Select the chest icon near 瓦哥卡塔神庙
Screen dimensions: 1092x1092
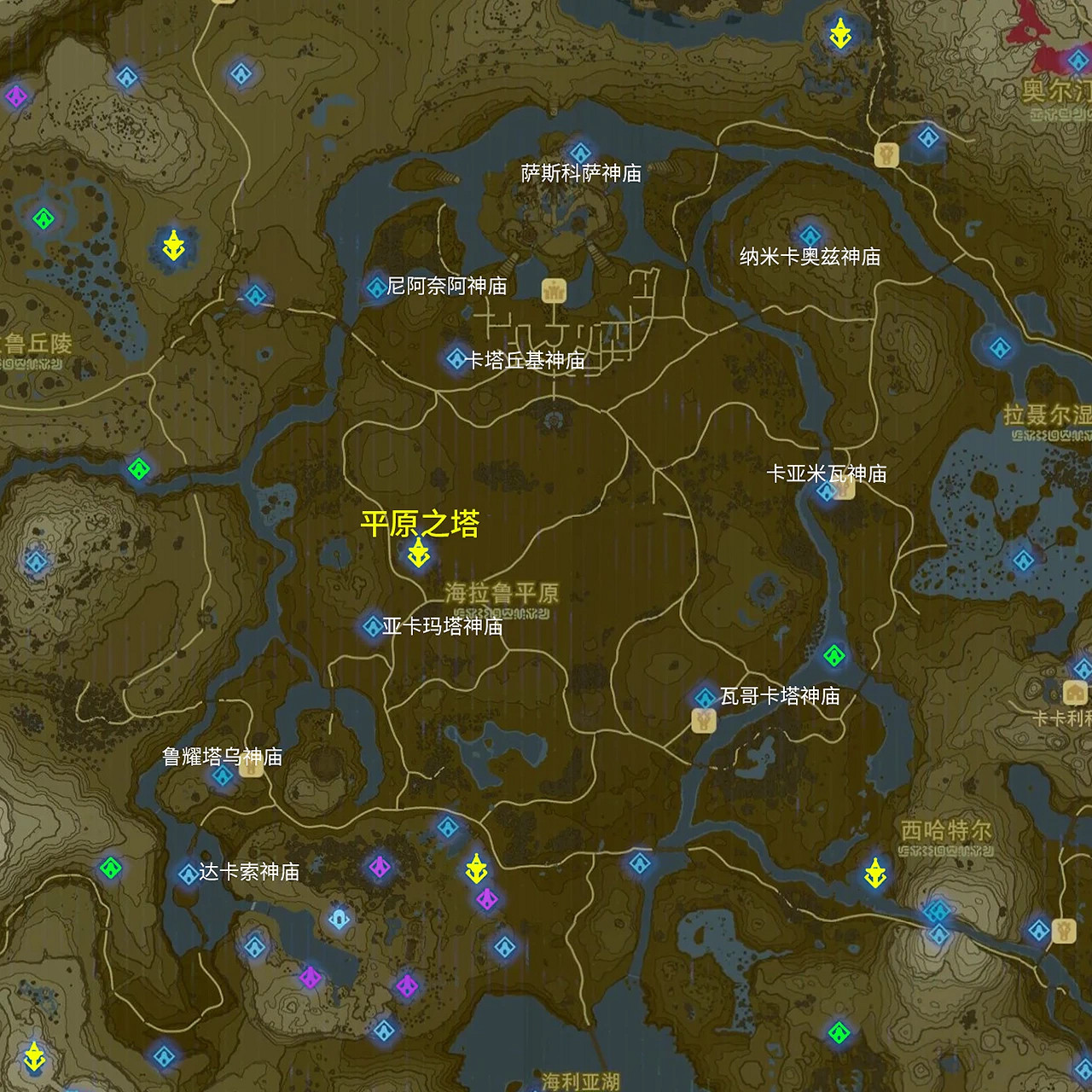702,721
